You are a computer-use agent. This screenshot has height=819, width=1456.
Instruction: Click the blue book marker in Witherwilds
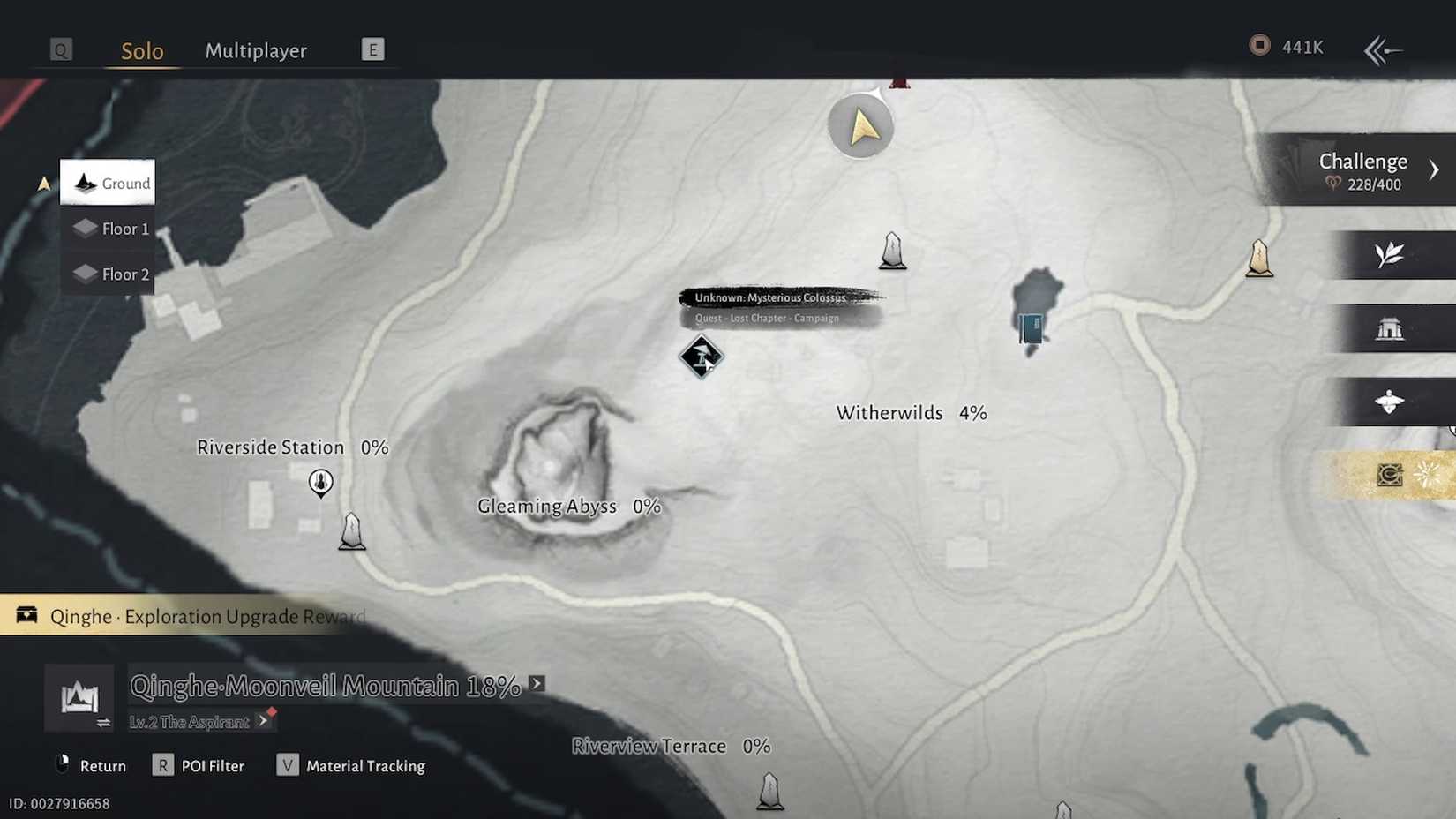1031,328
